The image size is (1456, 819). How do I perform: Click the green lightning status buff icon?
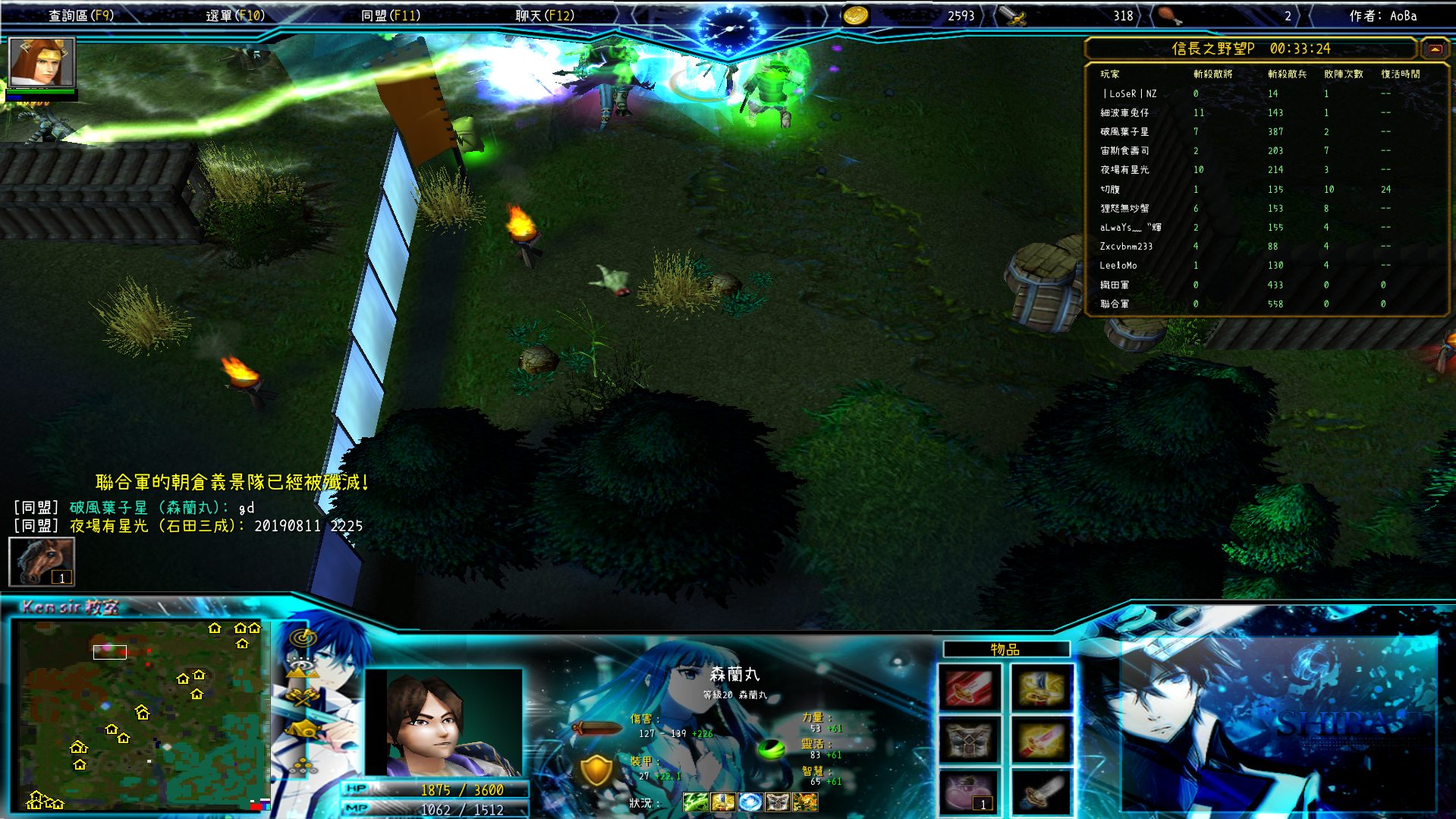click(695, 802)
